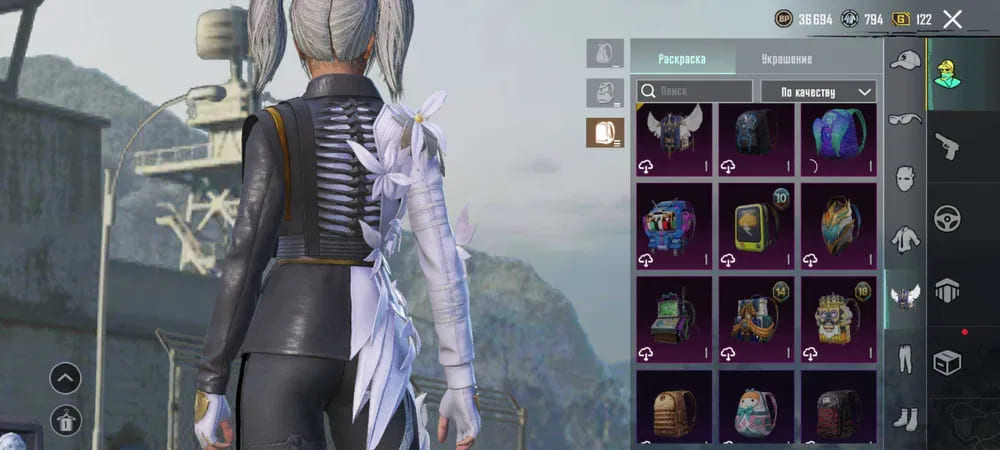
Task: Open the glasses category
Action: [905, 120]
